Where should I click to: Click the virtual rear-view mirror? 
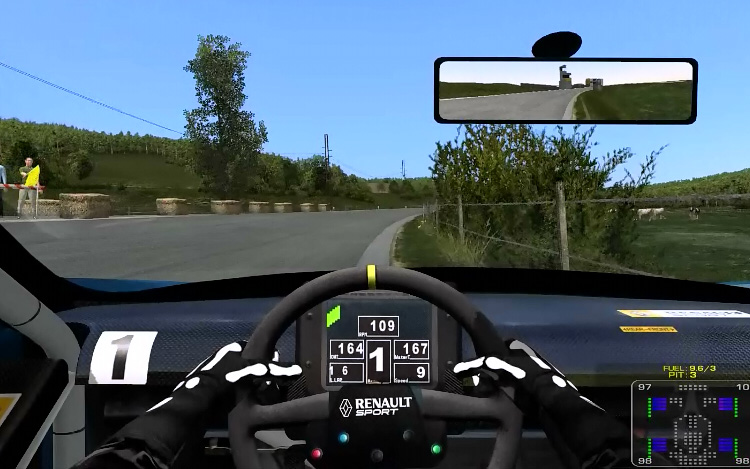click(x=565, y=90)
